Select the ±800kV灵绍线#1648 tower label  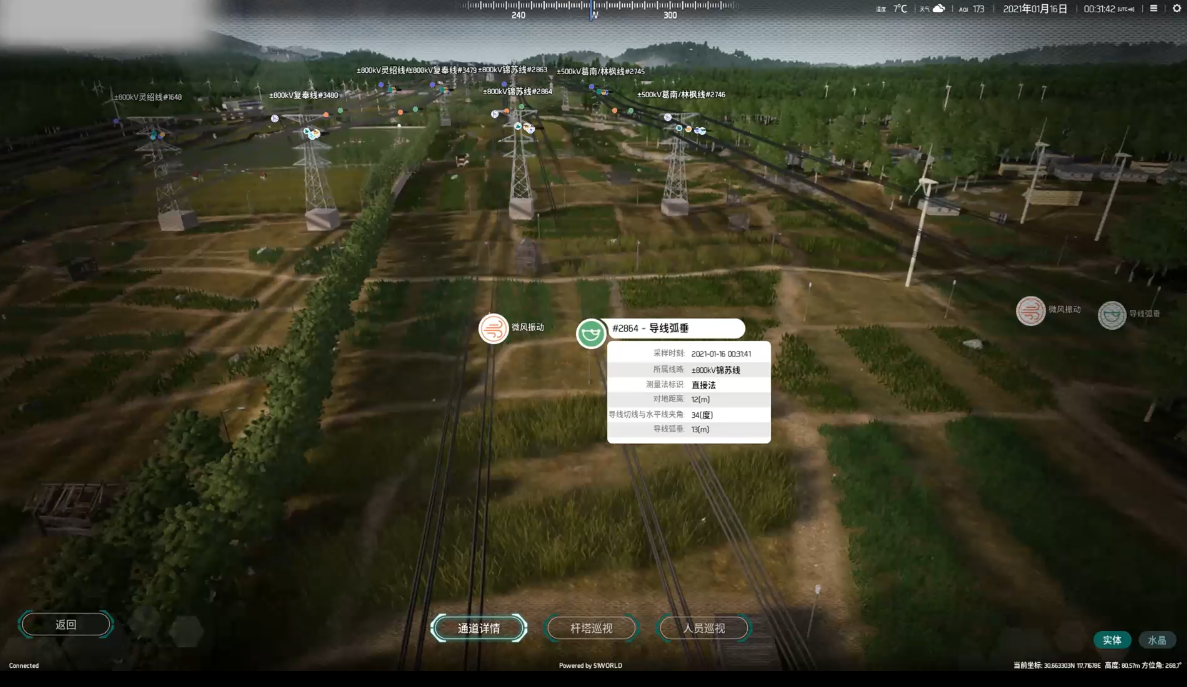point(148,97)
